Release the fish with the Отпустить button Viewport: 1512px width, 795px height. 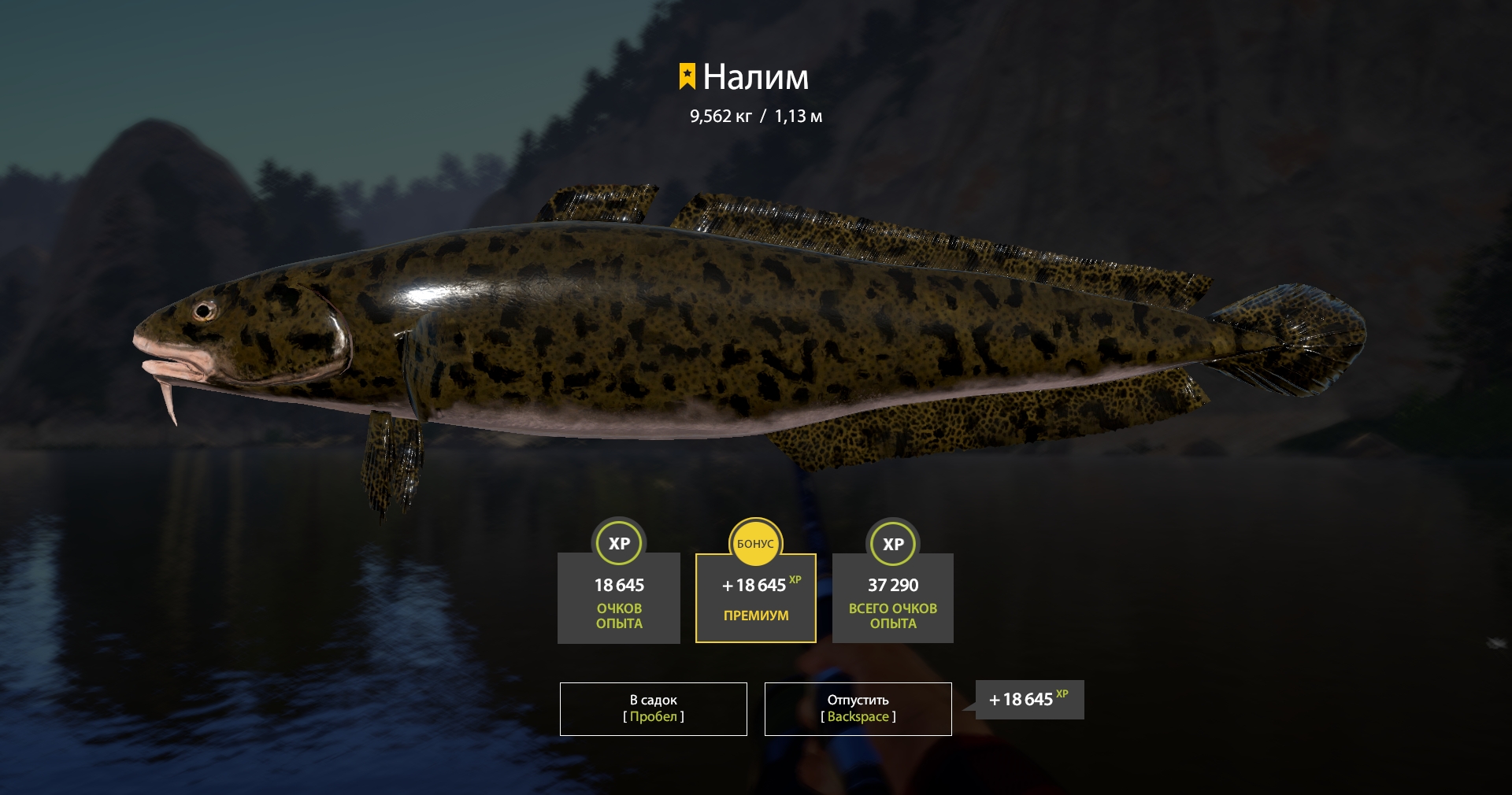click(858, 708)
